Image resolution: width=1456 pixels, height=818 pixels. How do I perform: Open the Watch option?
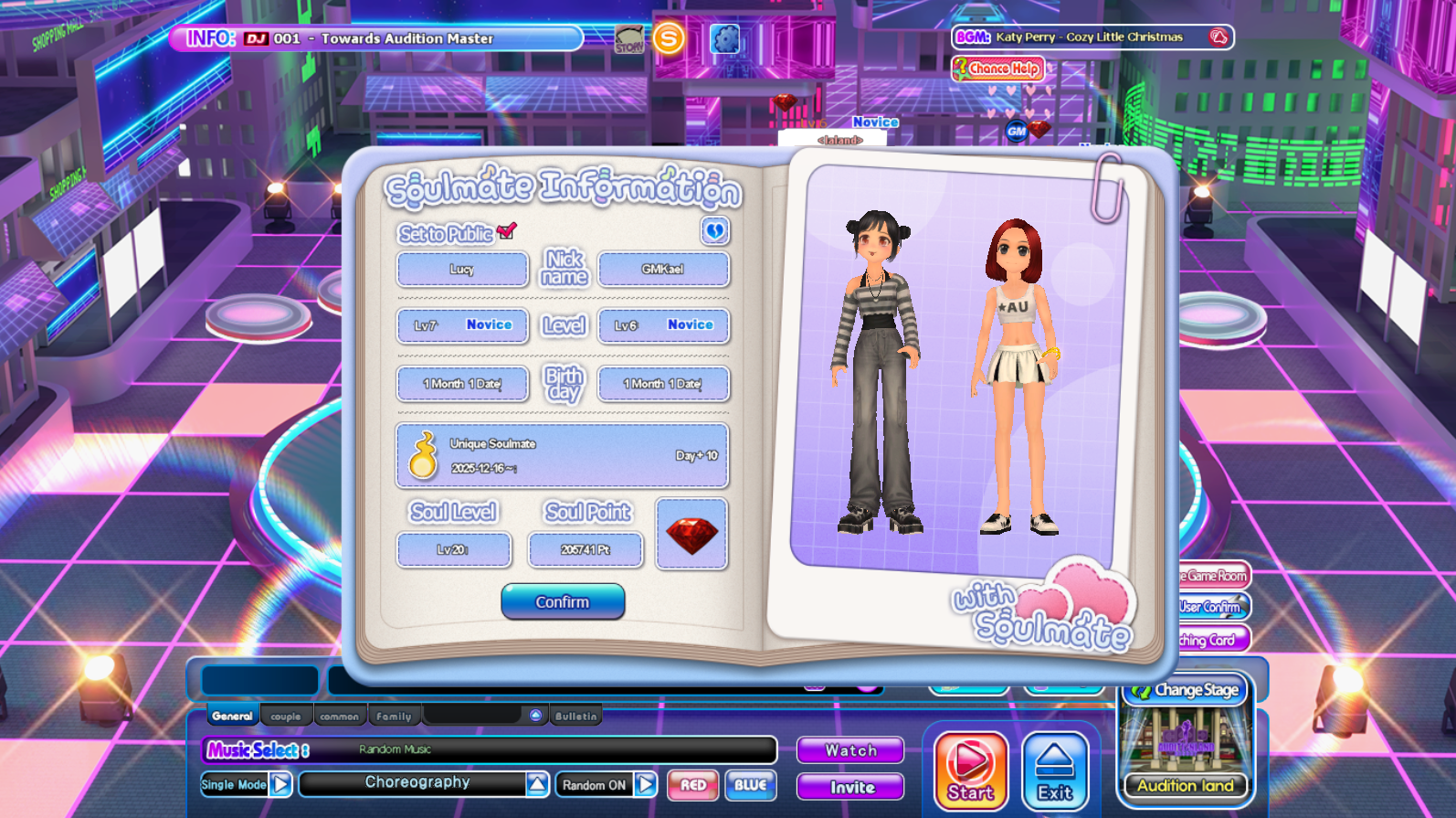(850, 750)
